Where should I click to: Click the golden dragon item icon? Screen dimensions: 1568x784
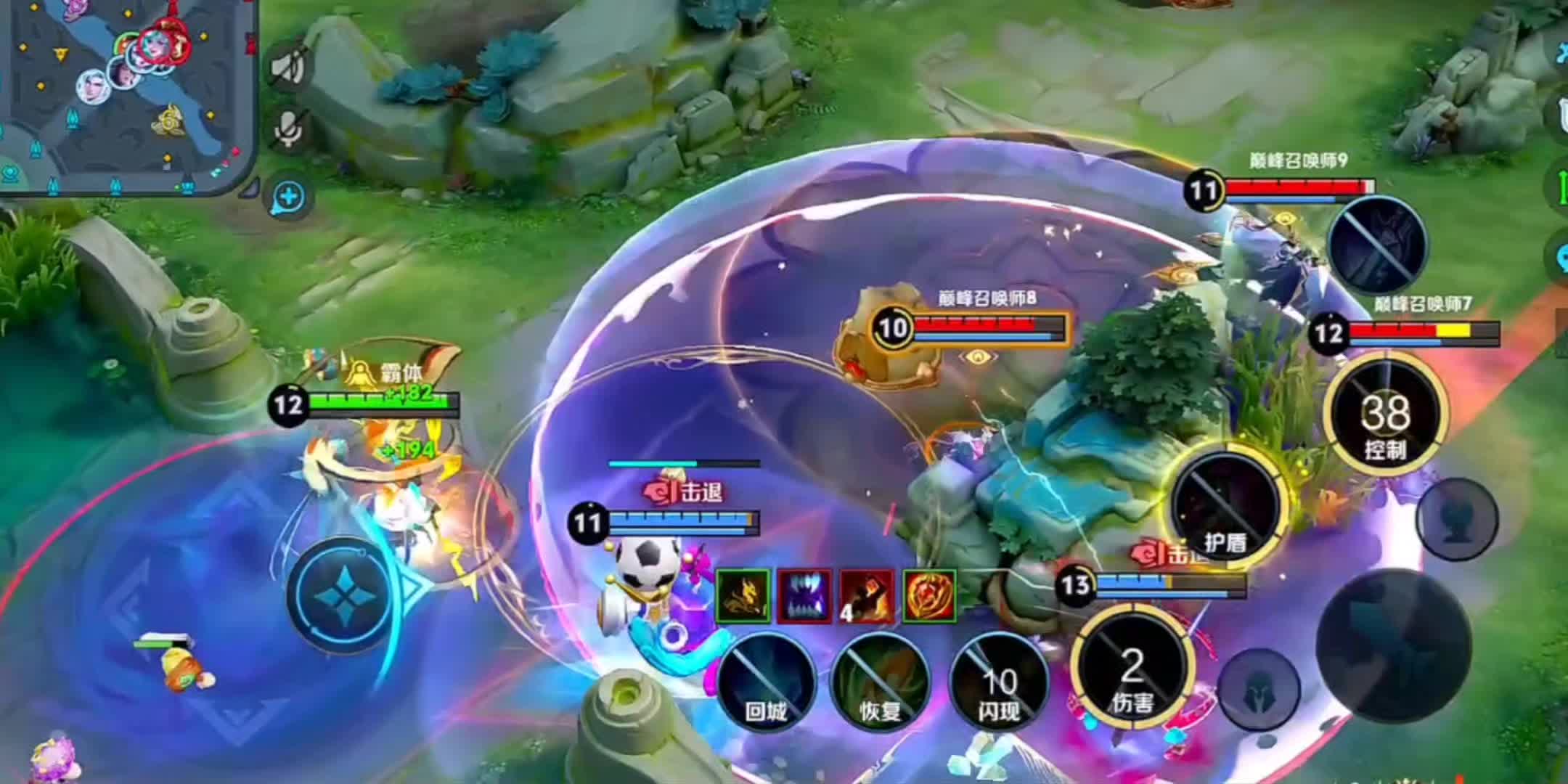click(x=743, y=597)
